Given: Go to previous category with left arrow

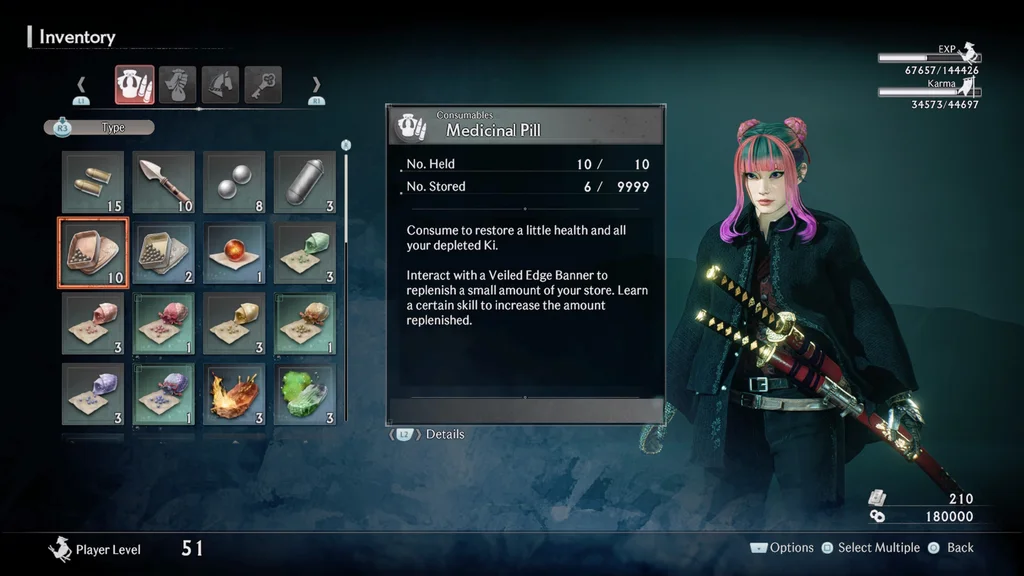Looking at the screenshot, I should [81, 85].
